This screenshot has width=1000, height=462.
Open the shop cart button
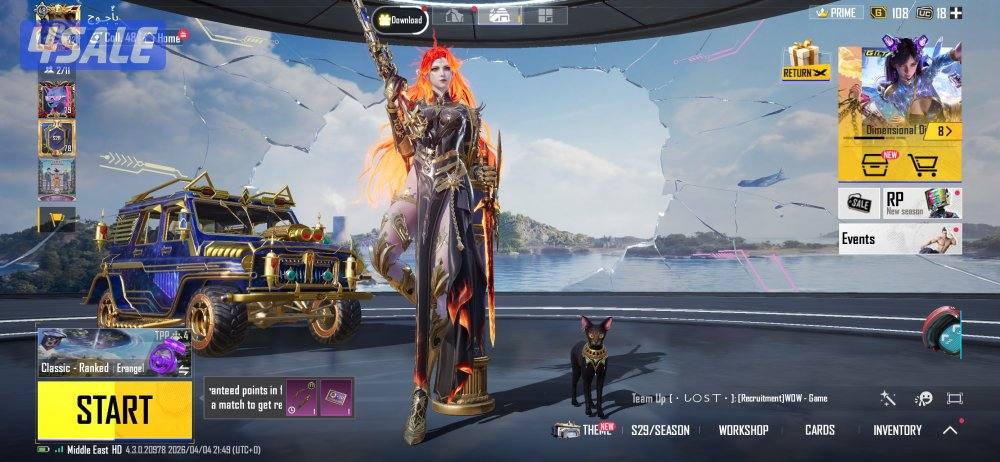click(923, 163)
